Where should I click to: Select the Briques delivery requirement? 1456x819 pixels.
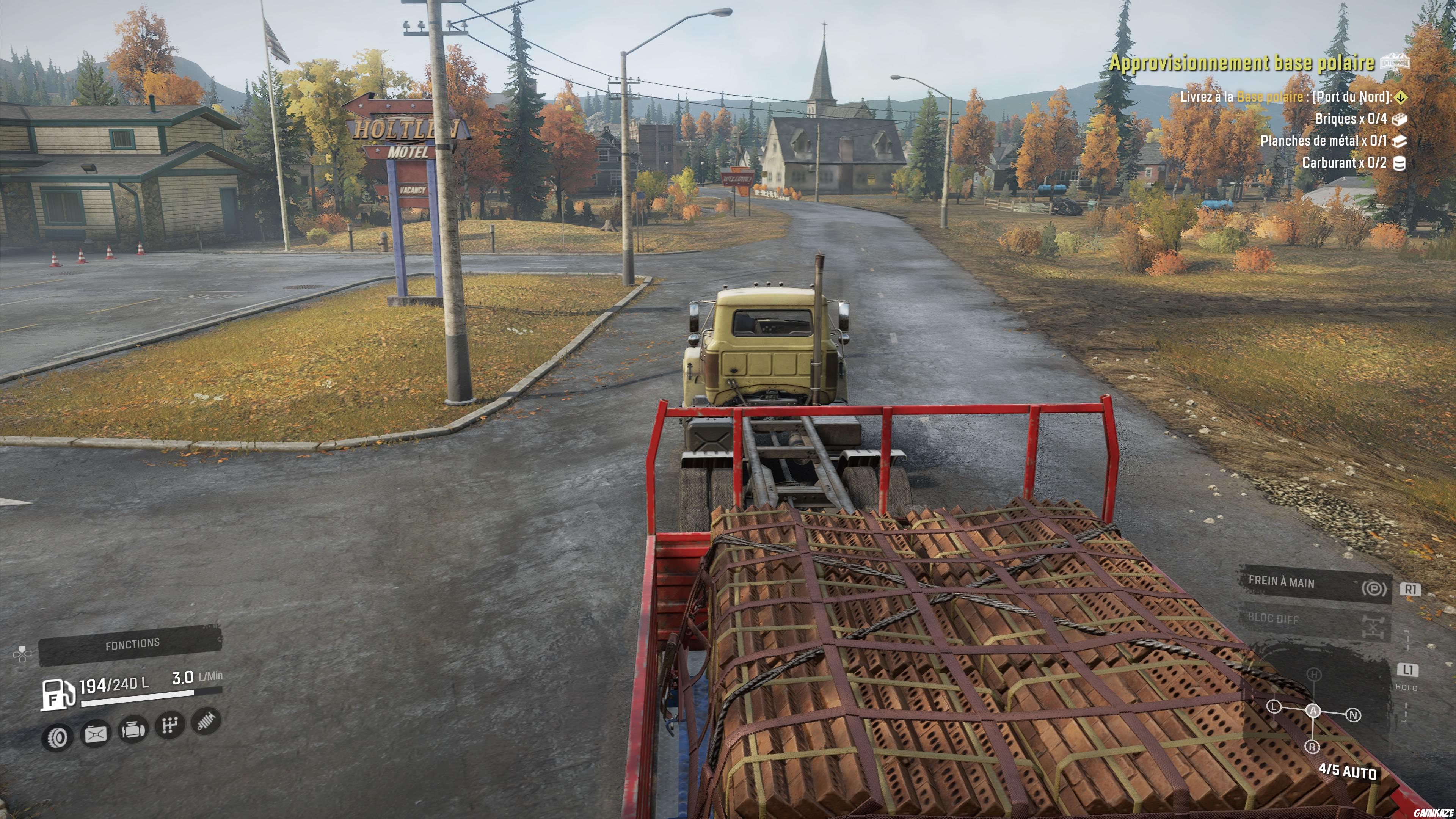[1351, 119]
